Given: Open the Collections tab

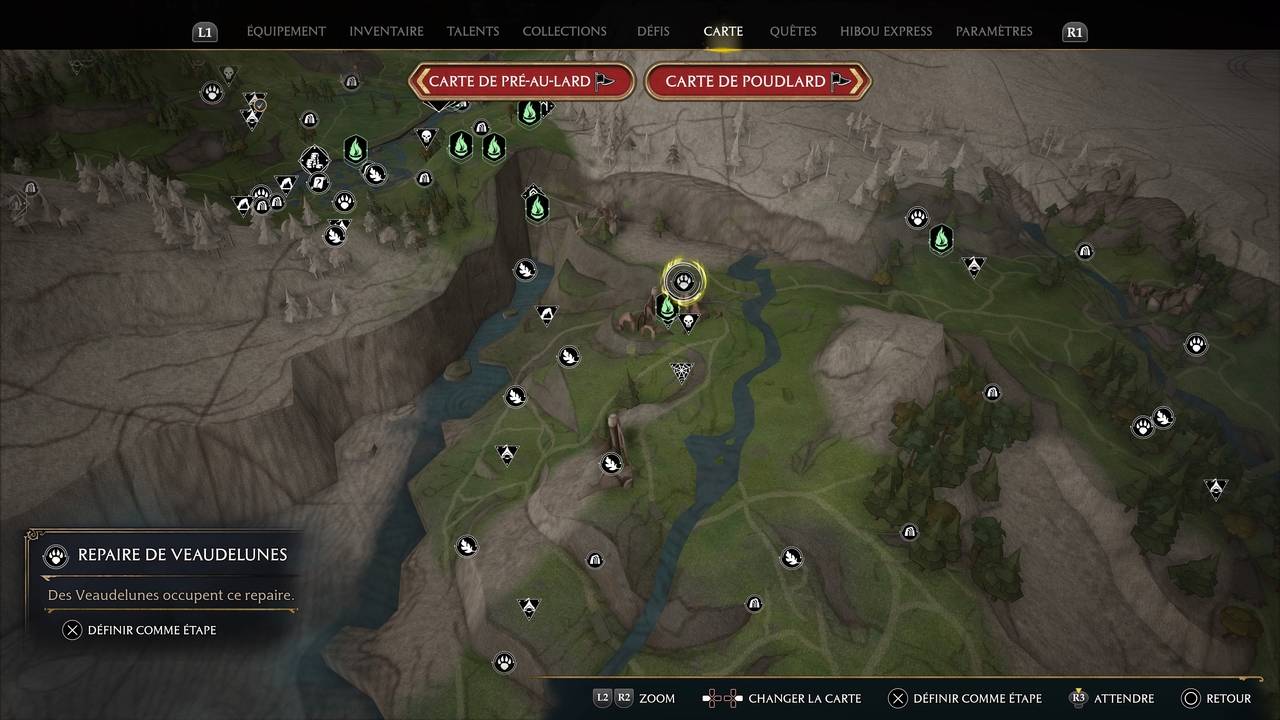Looking at the screenshot, I should pyautogui.click(x=564, y=31).
